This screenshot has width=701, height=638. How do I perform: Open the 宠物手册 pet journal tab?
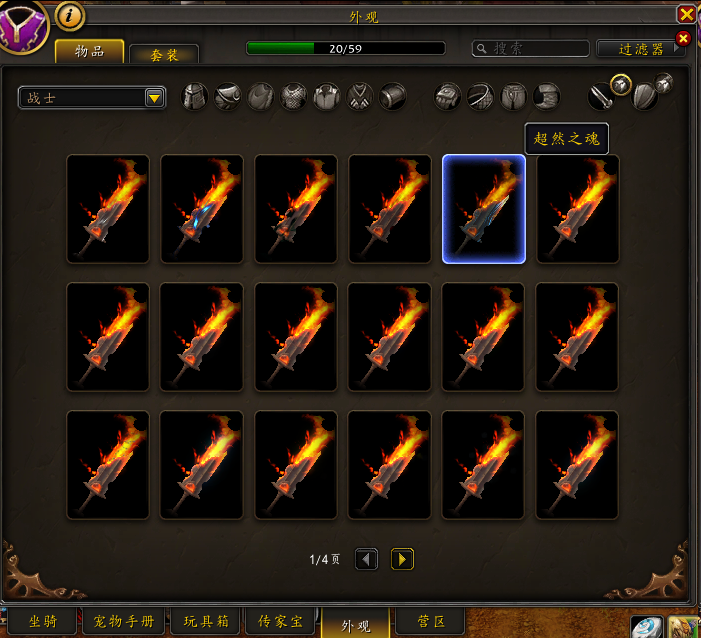(125, 621)
